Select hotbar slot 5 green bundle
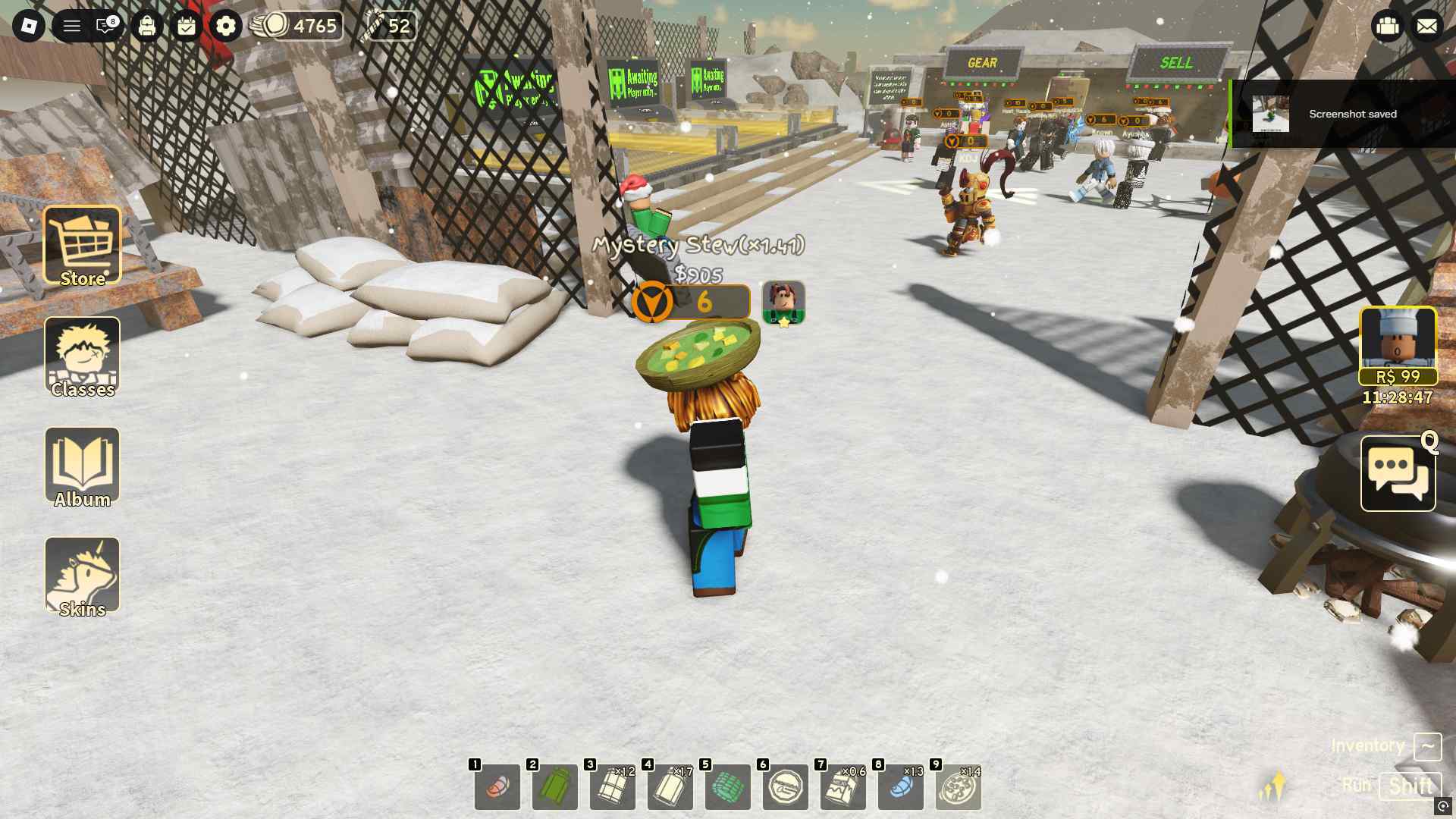The width and height of the screenshot is (1456, 819). (728, 787)
